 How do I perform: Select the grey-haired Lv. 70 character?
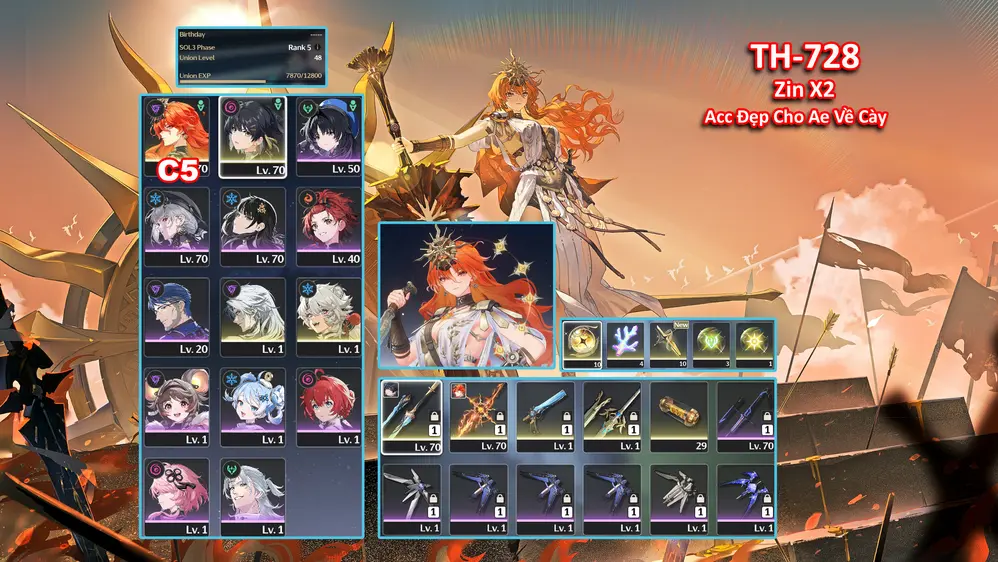point(177,227)
